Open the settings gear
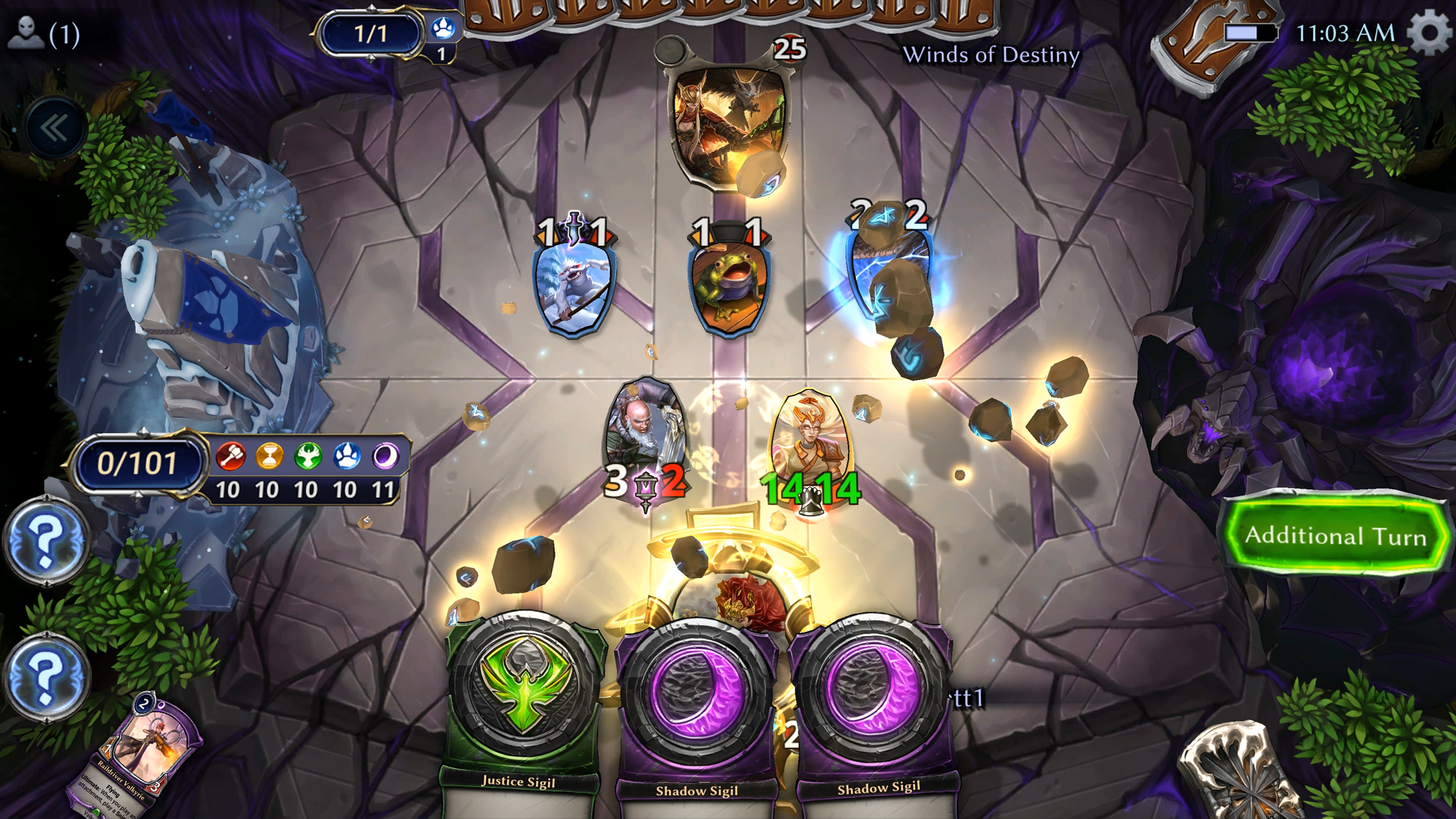Viewport: 1456px width, 819px height. coord(1430,30)
